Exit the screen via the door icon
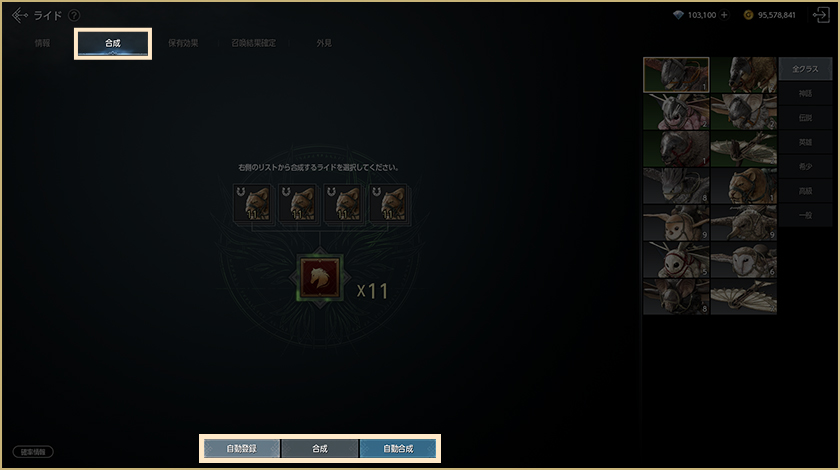840x470 pixels. [821, 15]
